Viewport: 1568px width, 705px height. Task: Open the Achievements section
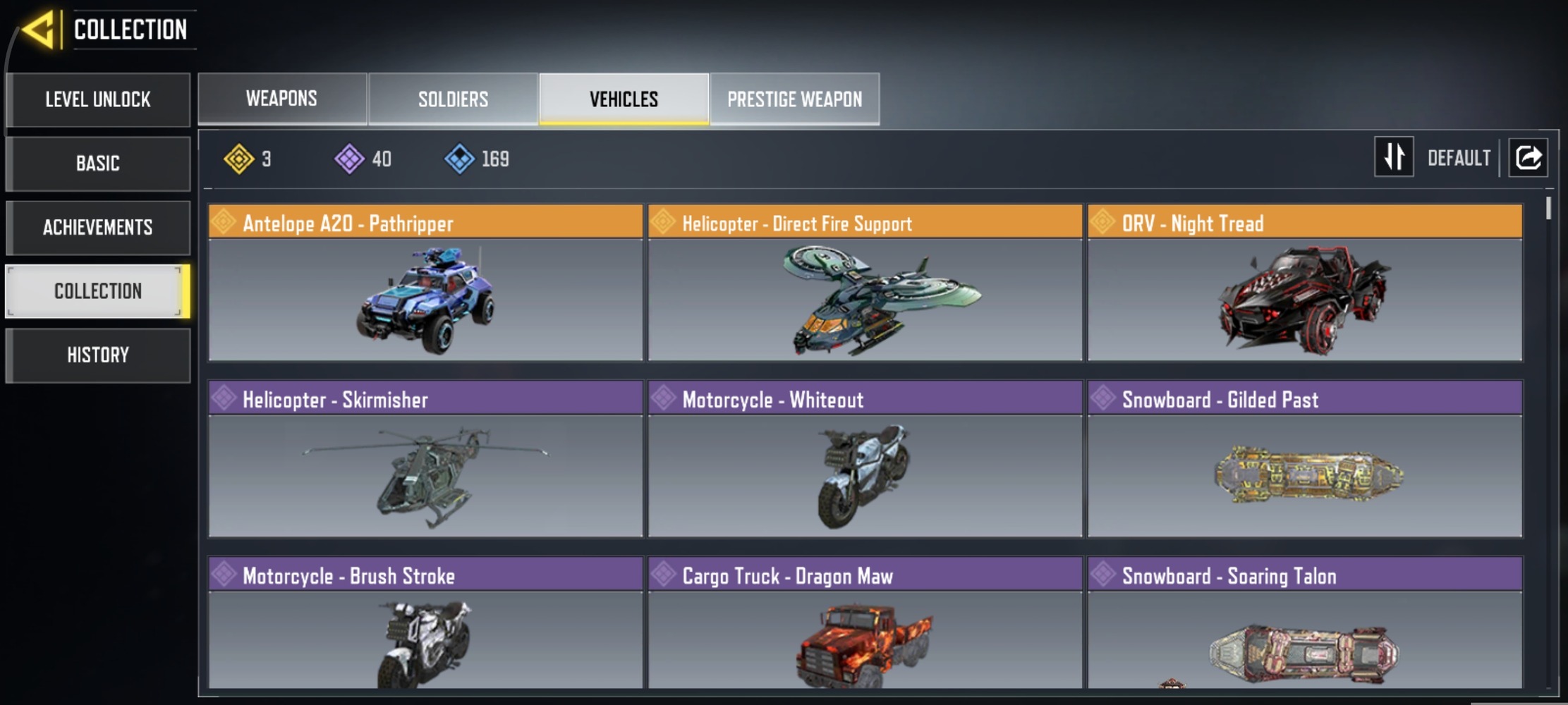(x=97, y=227)
